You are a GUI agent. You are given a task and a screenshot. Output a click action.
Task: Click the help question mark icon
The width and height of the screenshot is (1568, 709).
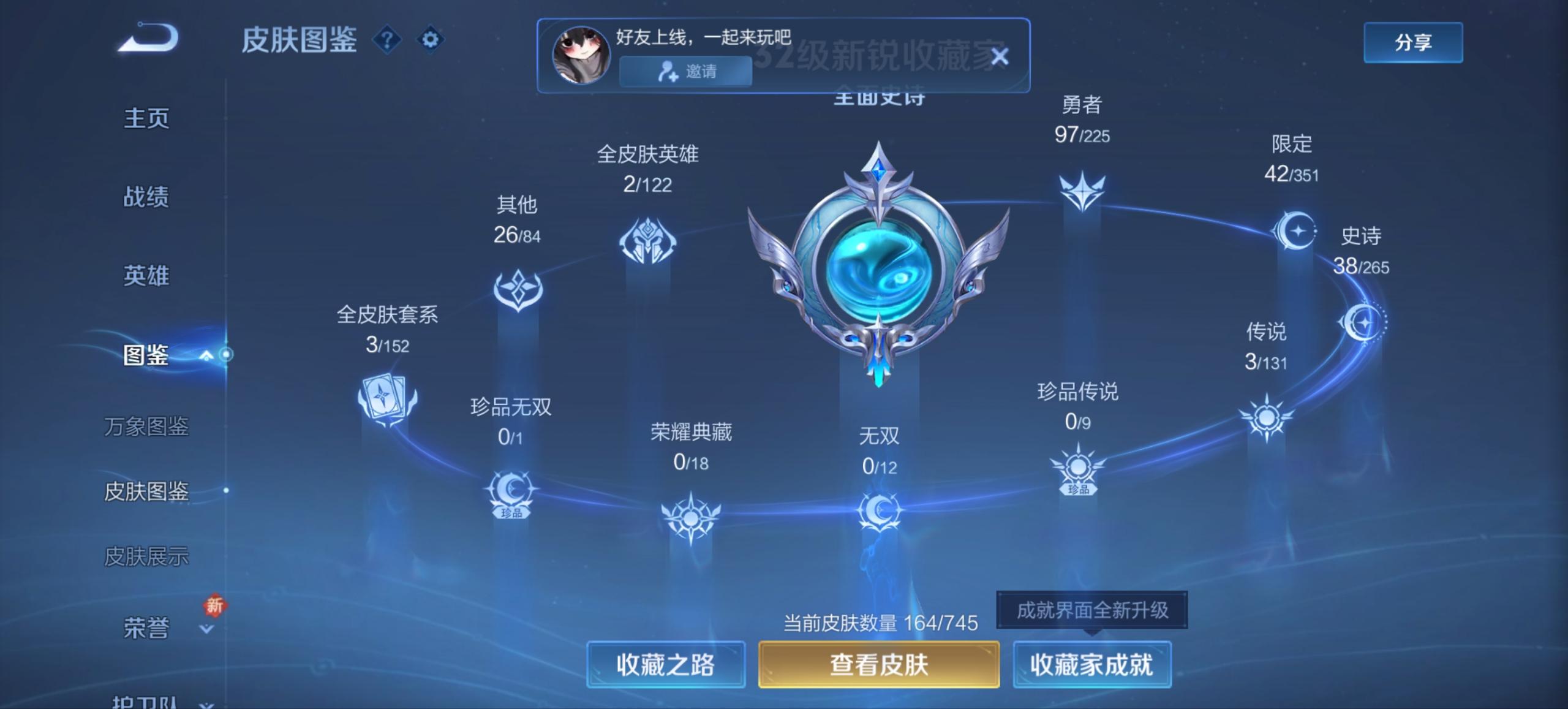coord(385,40)
